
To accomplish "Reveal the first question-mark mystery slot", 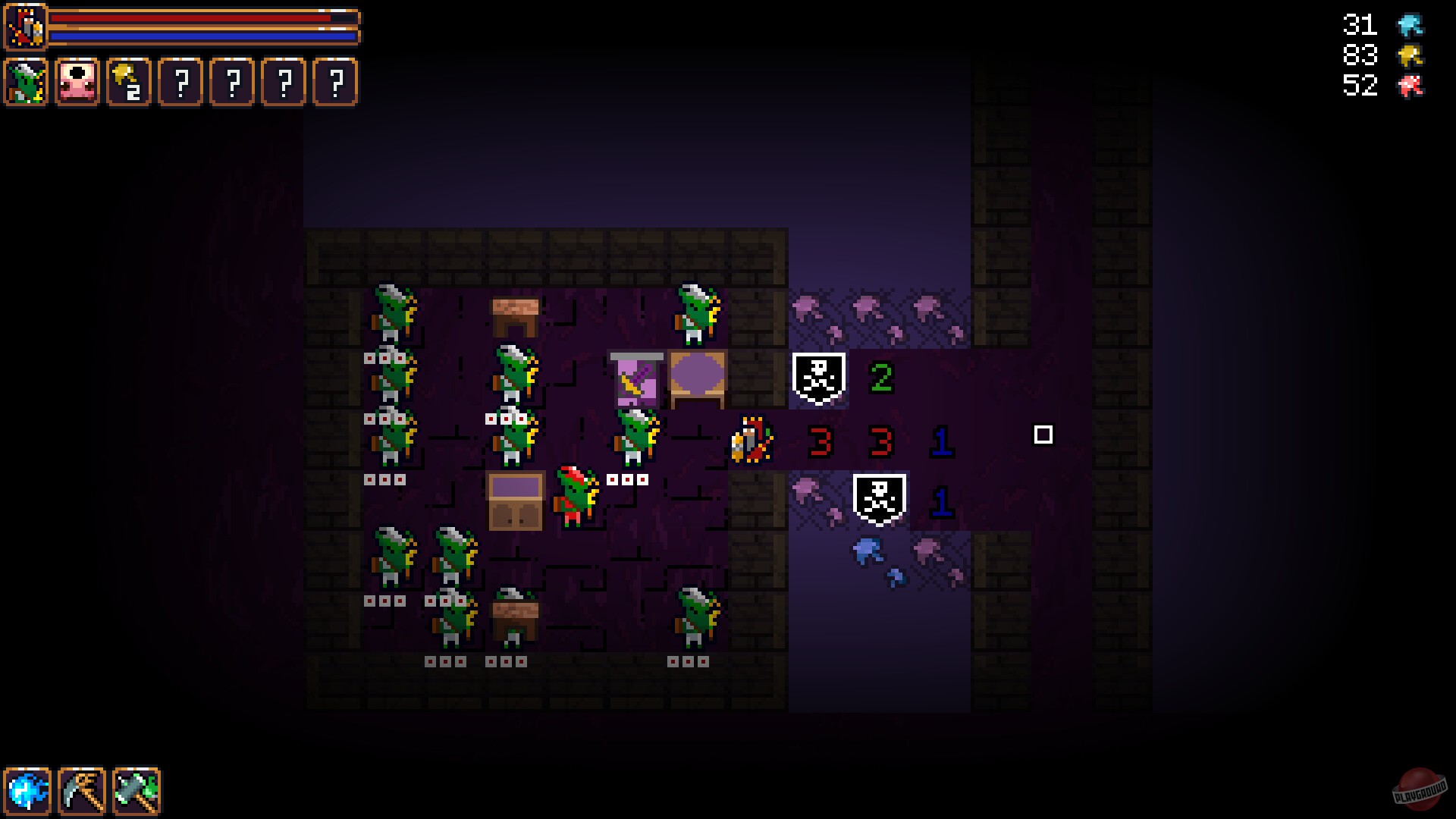I will coord(182,81).
